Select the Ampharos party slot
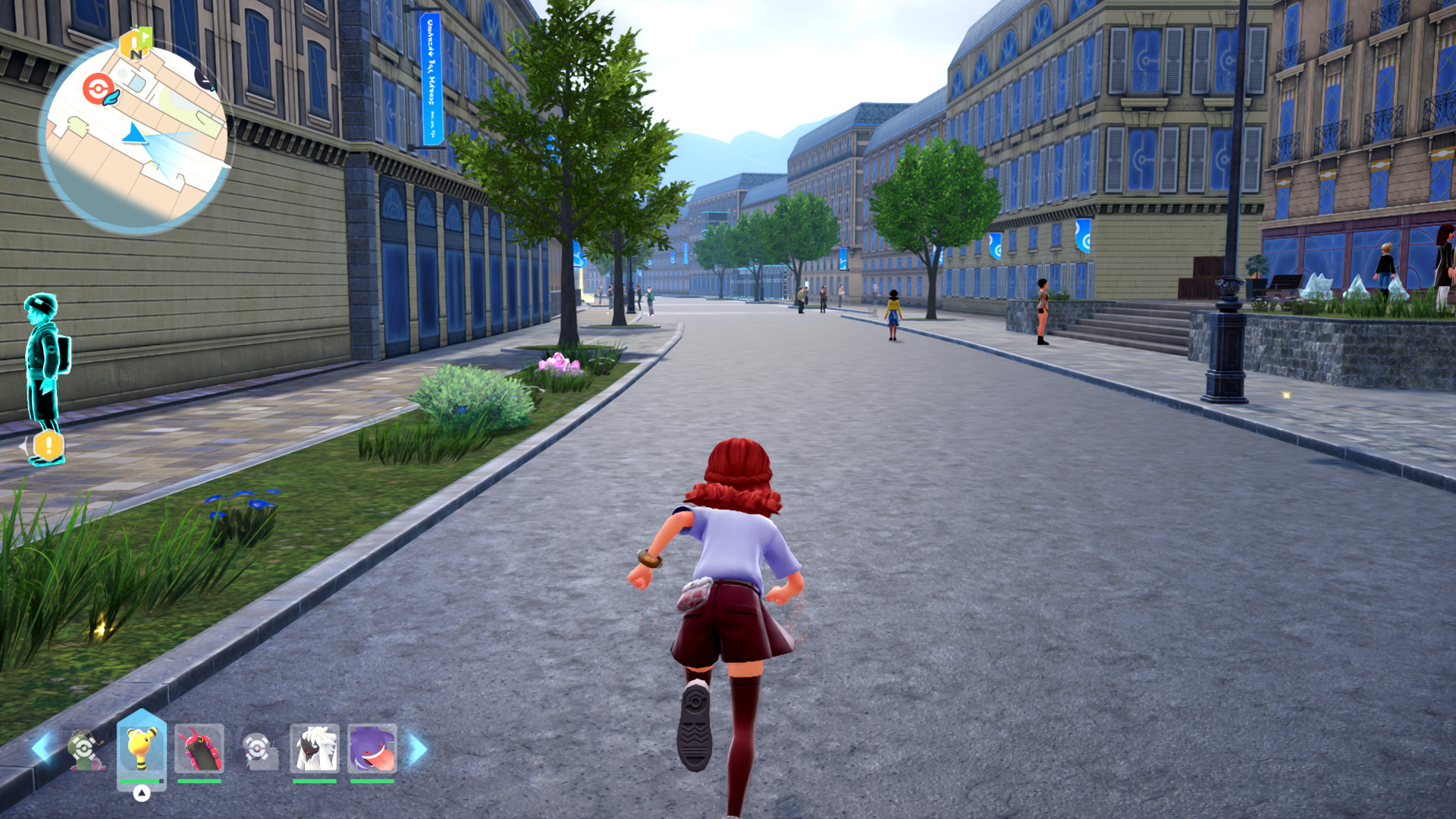The width and height of the screenshot is (1456, 819). pos(141,748)
